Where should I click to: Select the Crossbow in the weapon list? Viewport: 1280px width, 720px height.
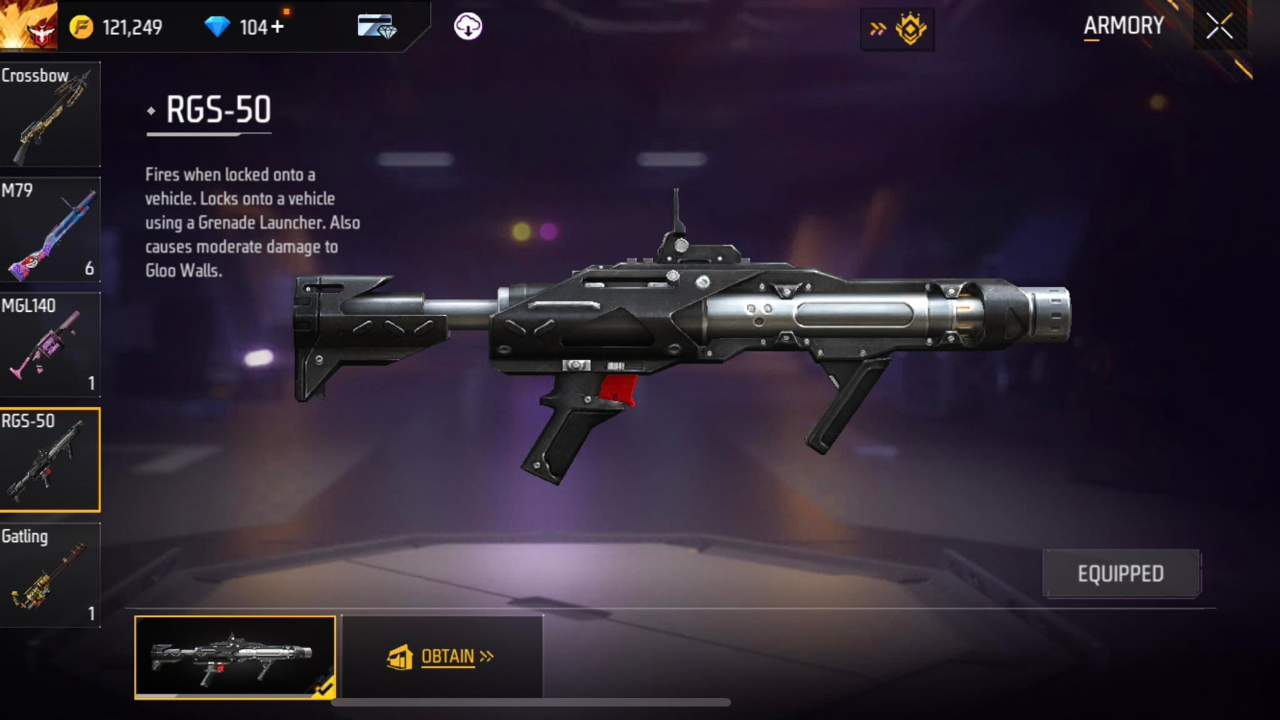(50, 113)
